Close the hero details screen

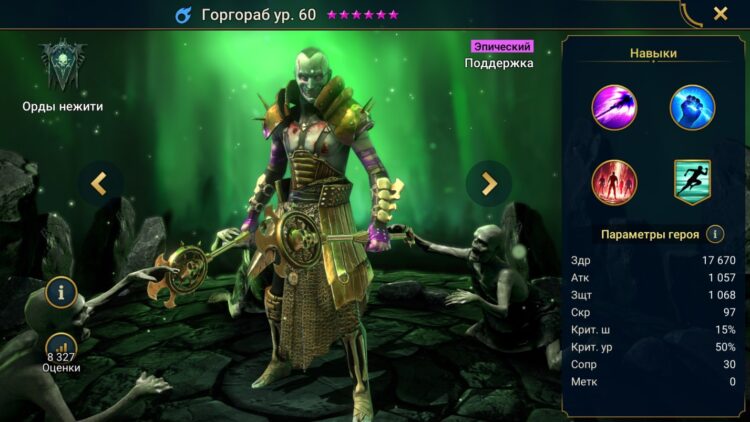[x=720, y=14]
